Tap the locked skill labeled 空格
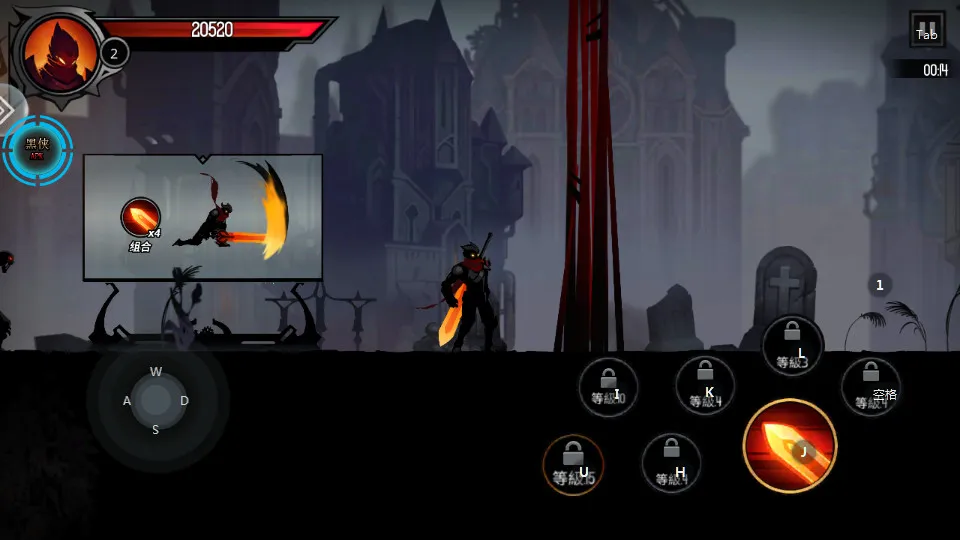Screen dimensions: 960x540 [870, 387]
